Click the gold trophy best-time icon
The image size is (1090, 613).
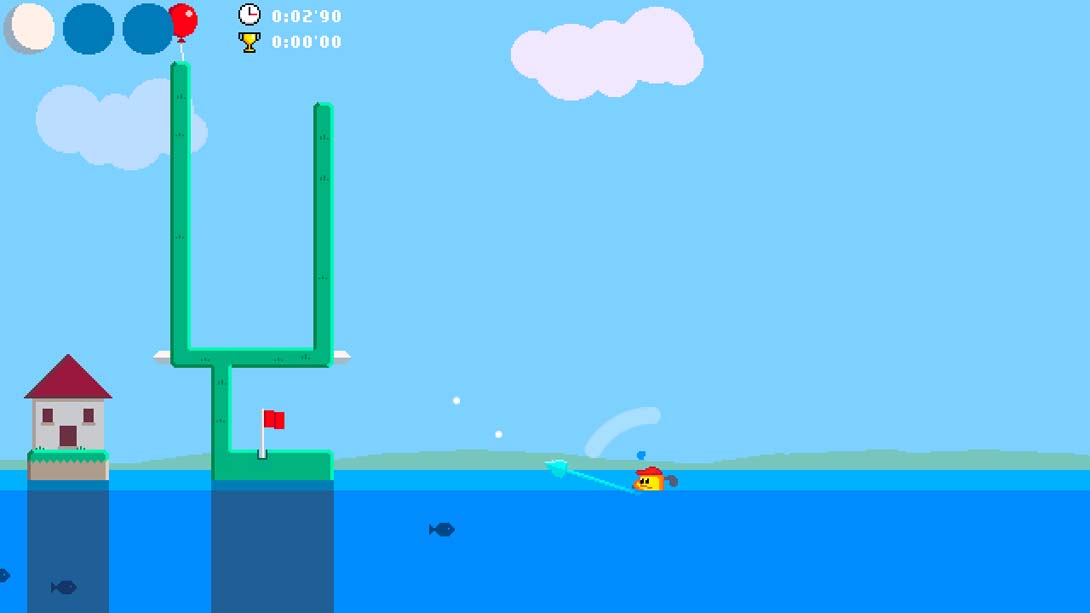coord(249,42)
